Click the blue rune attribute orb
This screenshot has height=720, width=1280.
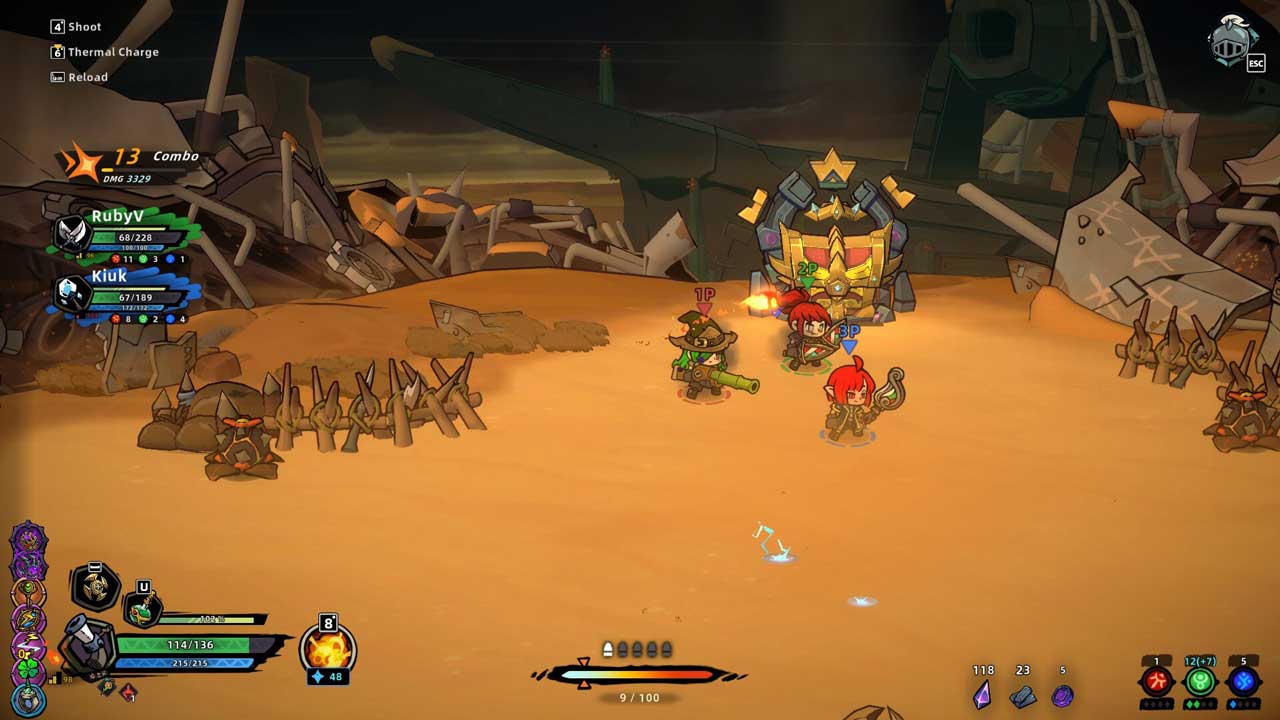[x=1243, y=682]
